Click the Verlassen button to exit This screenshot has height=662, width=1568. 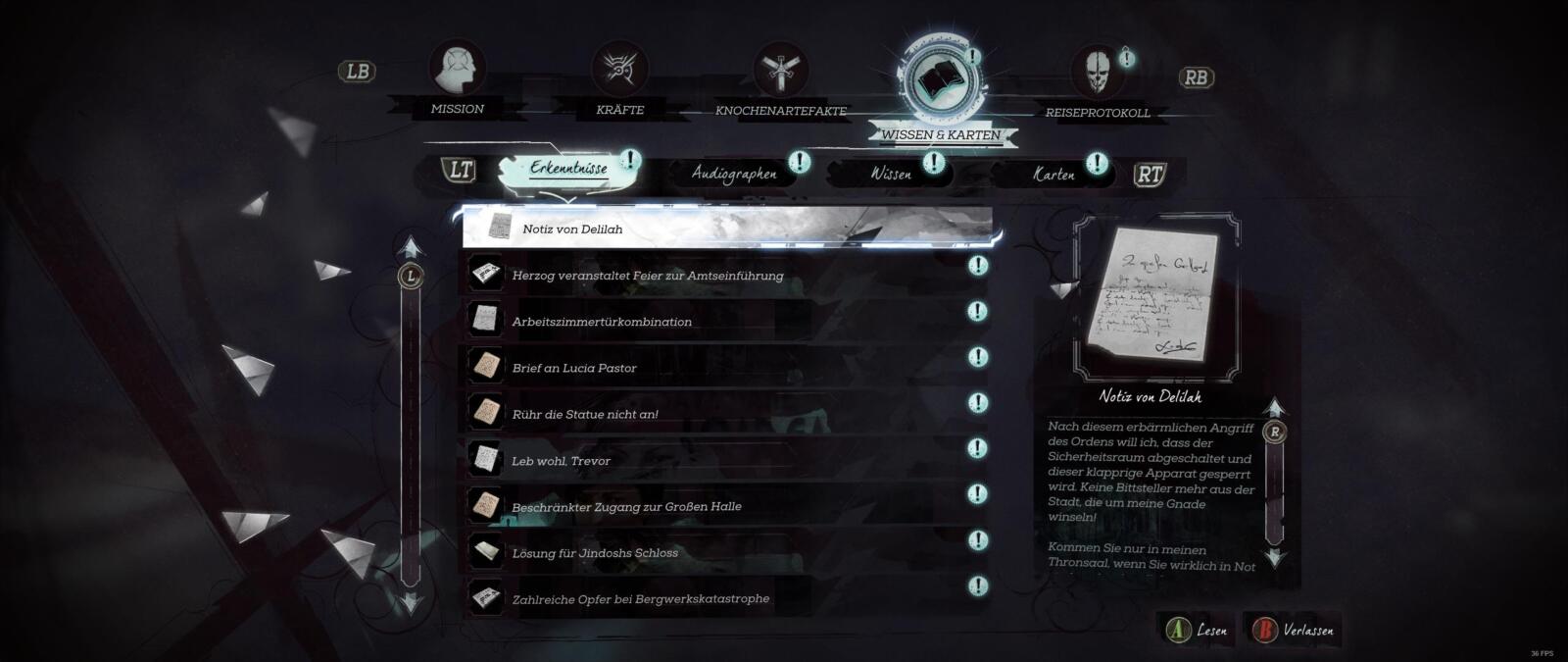pos(1293,631)
